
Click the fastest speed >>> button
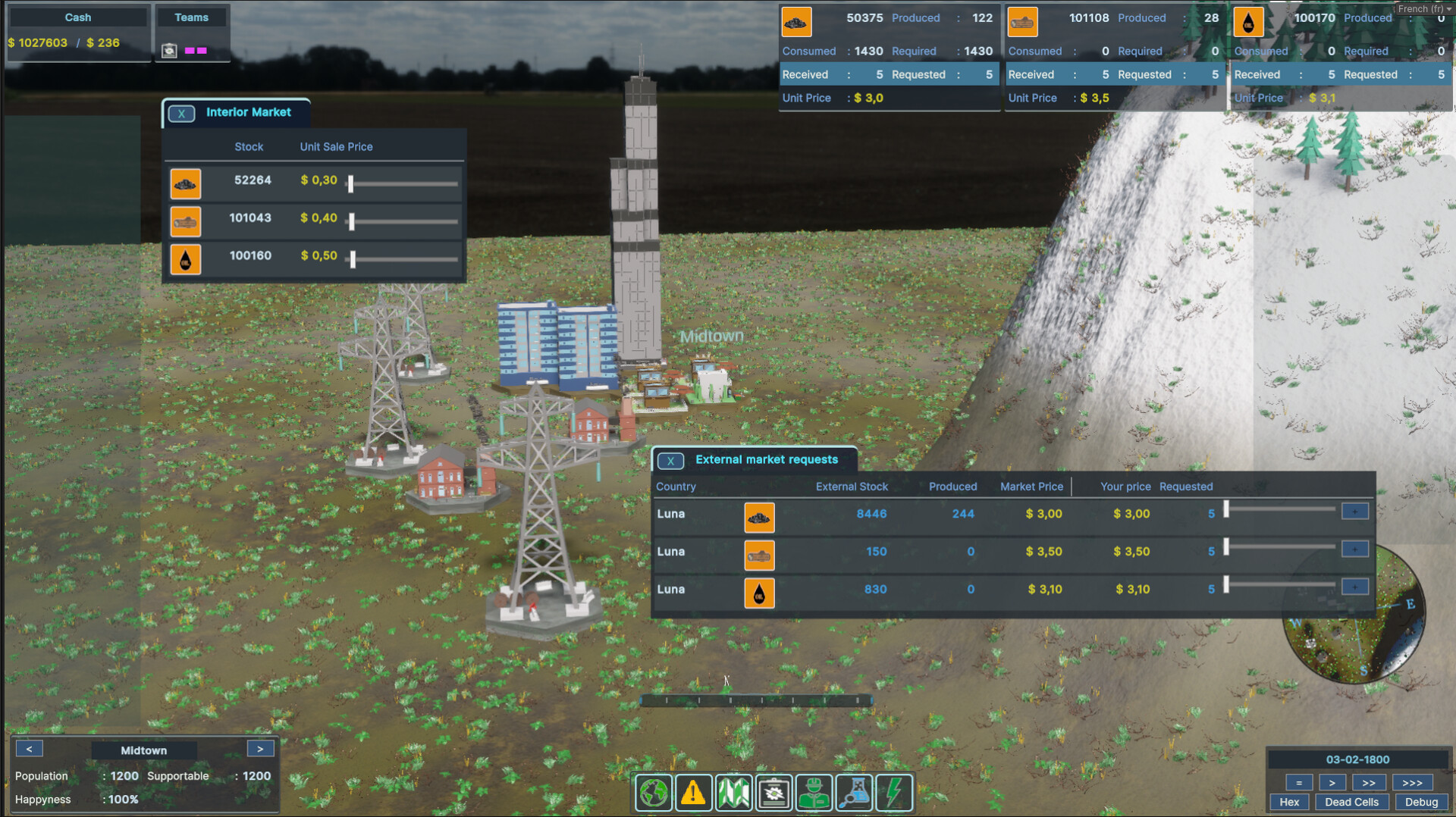1412,782
